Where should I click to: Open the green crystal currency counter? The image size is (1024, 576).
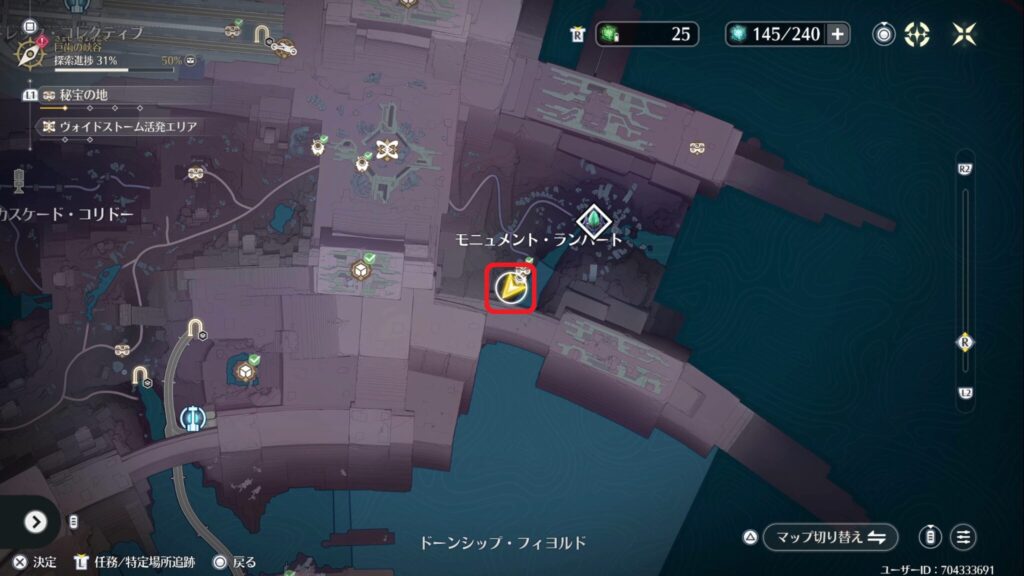[x=646, y=34]
